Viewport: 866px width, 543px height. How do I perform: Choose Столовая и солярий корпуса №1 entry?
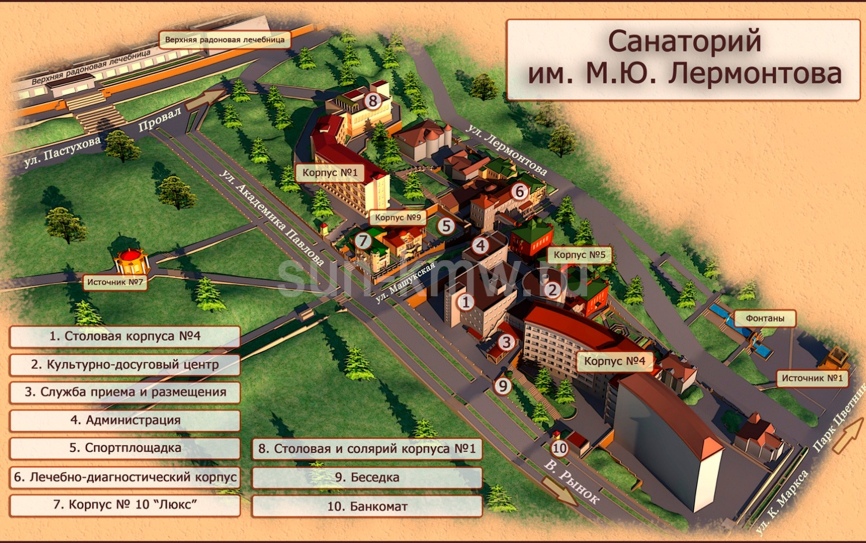[366, 449]
